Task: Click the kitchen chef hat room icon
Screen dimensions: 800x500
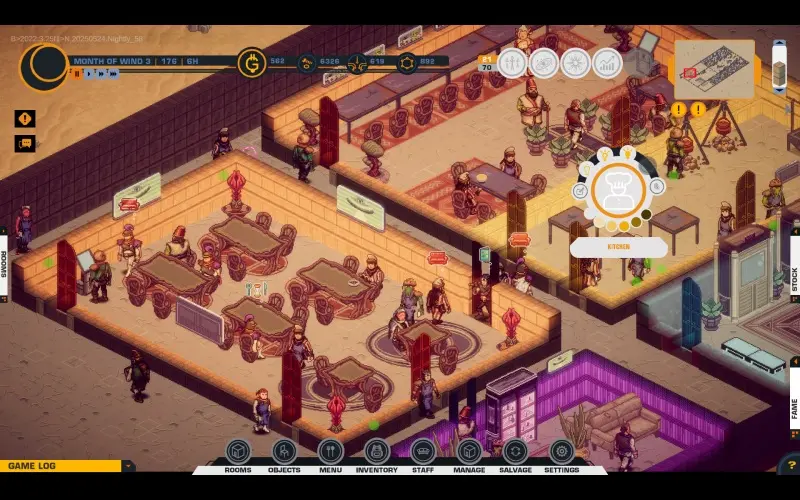Action: click(617, 190)
